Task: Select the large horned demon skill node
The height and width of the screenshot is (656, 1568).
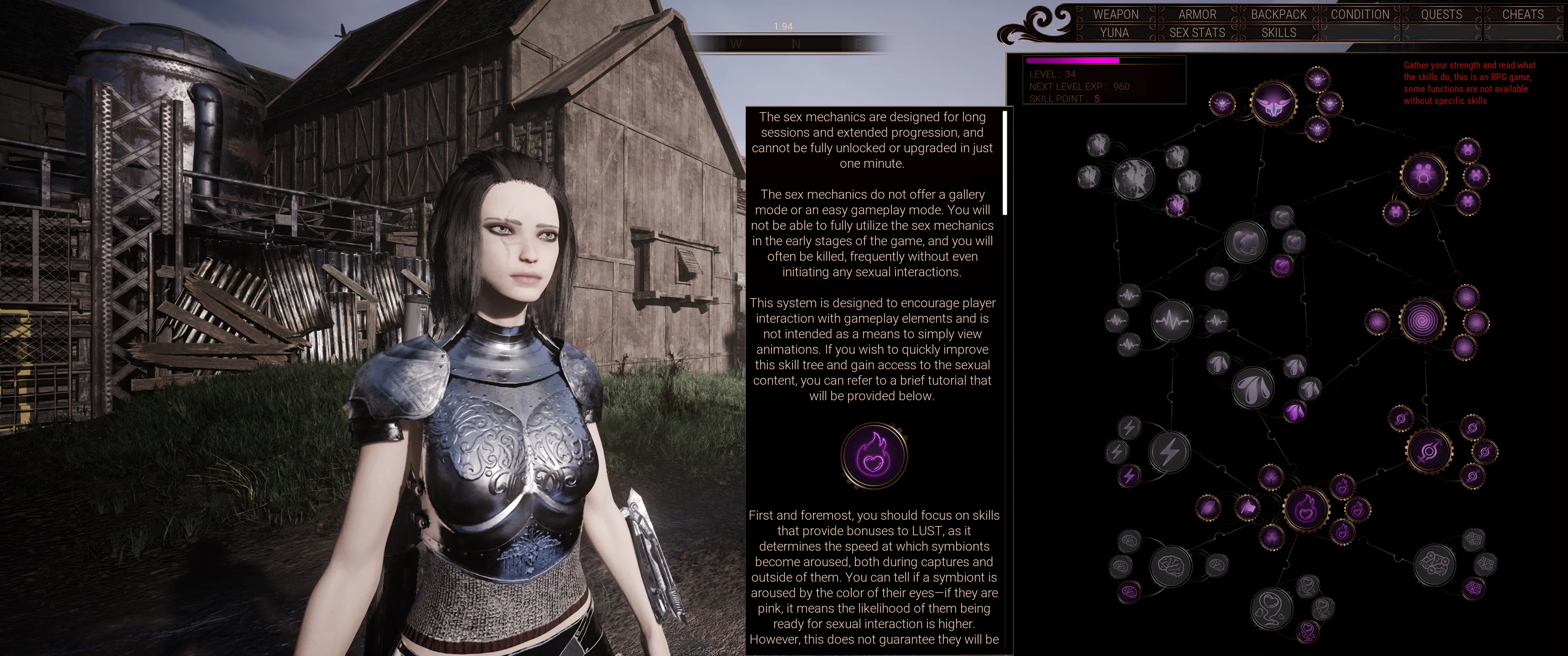Action: (1273, 104)
